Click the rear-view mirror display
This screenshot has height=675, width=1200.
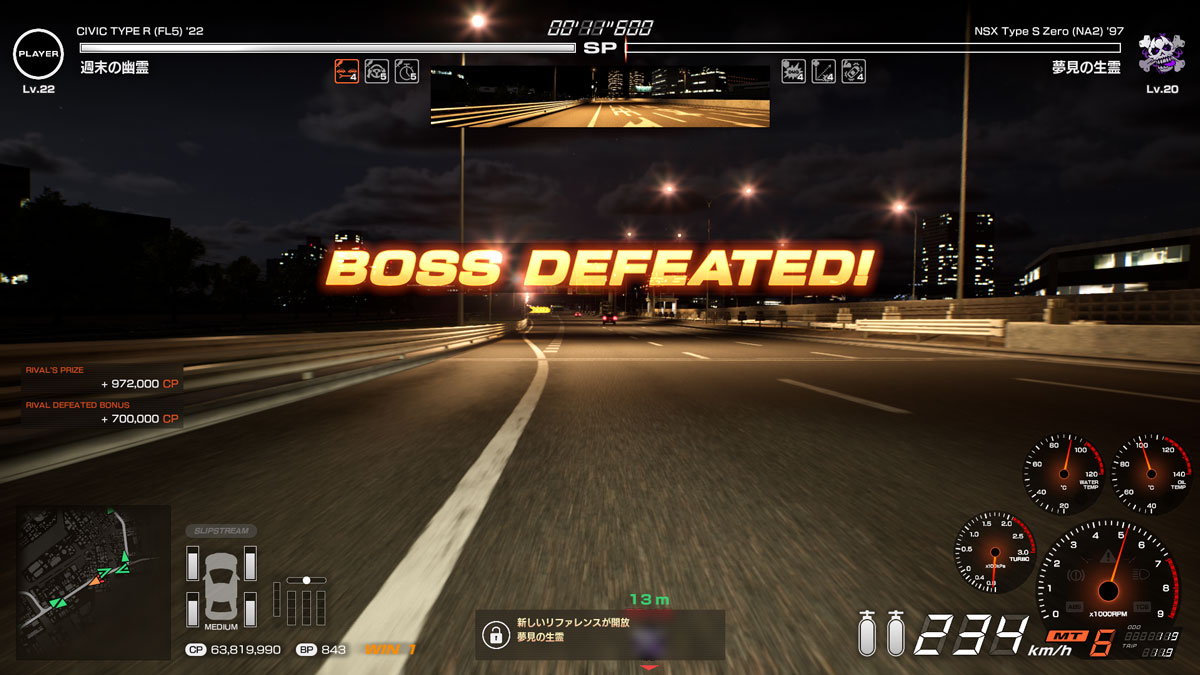[600, 97]
